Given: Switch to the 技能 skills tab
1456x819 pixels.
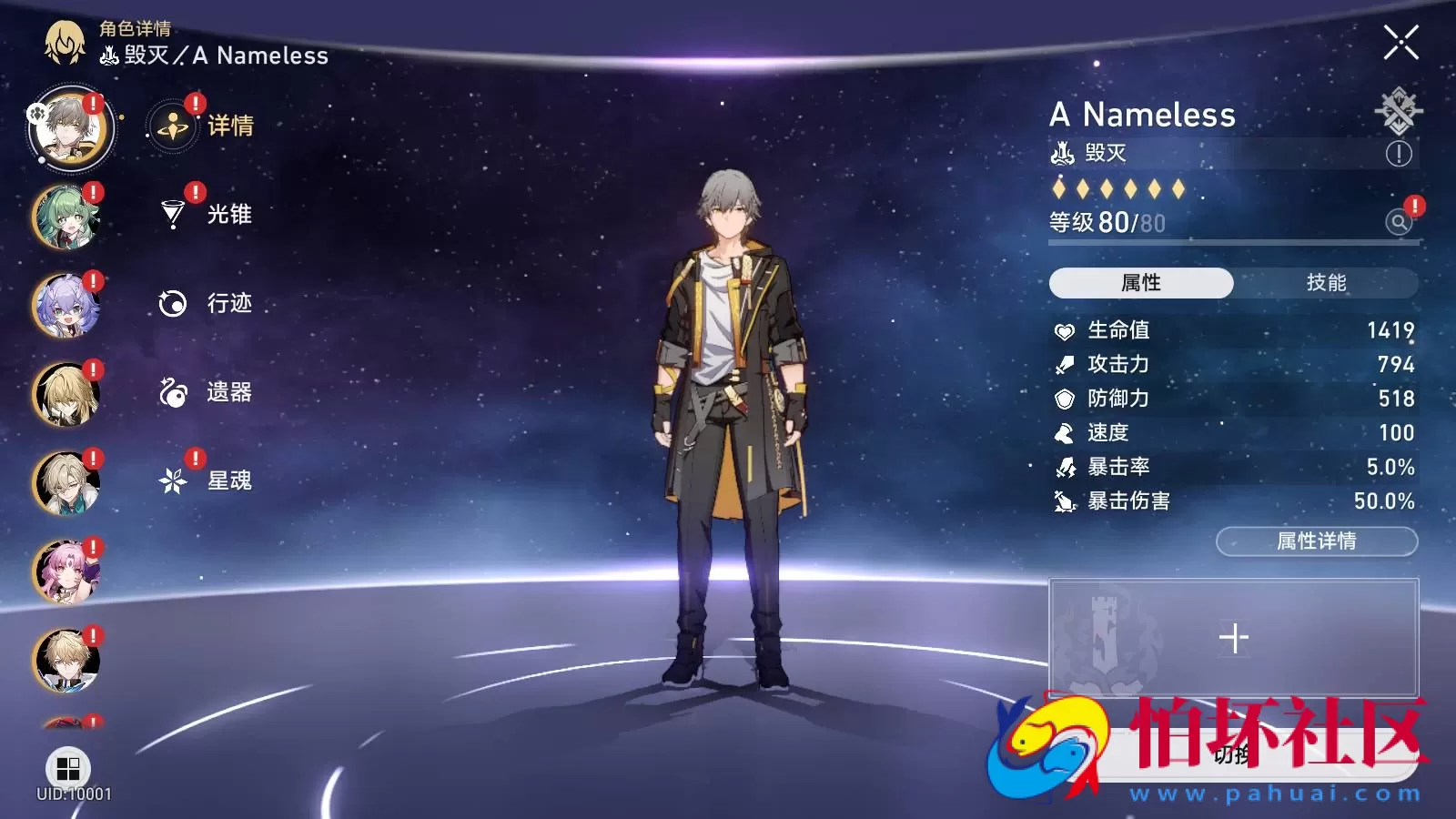Looking at the screenshot, I should click(x=1325, y=283).
